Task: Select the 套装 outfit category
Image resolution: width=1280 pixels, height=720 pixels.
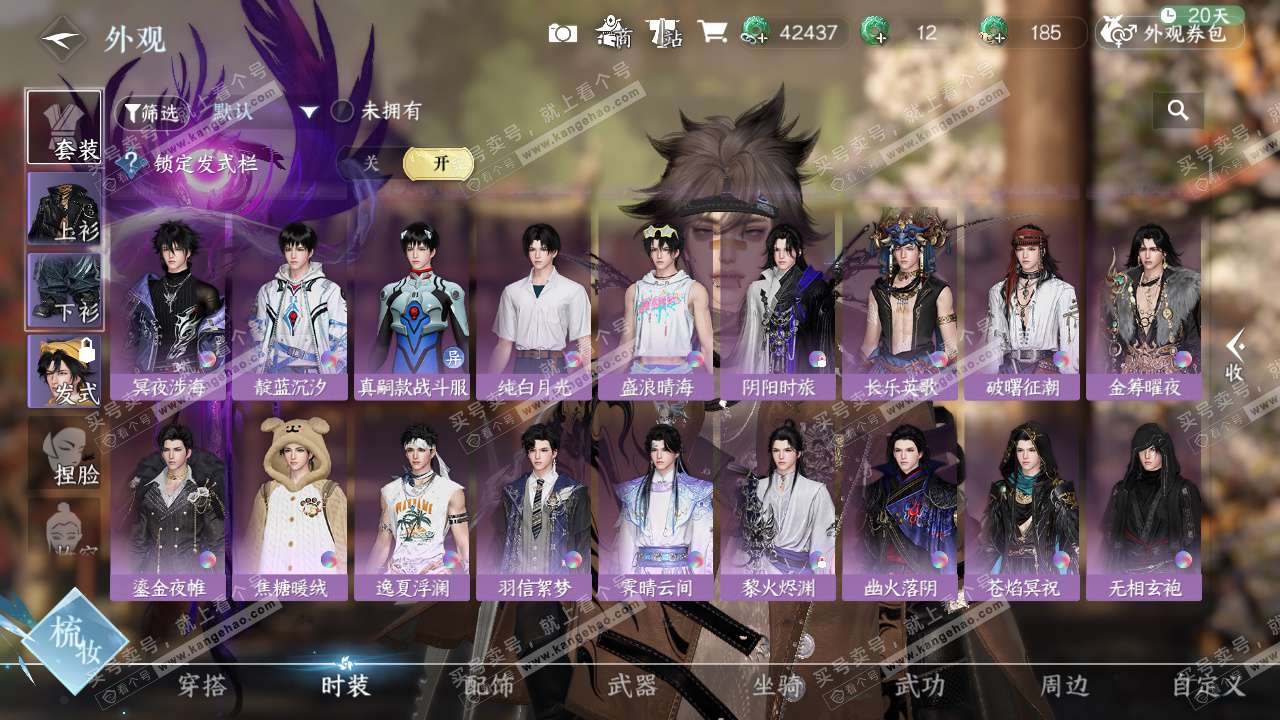Action: coord(64,127)
